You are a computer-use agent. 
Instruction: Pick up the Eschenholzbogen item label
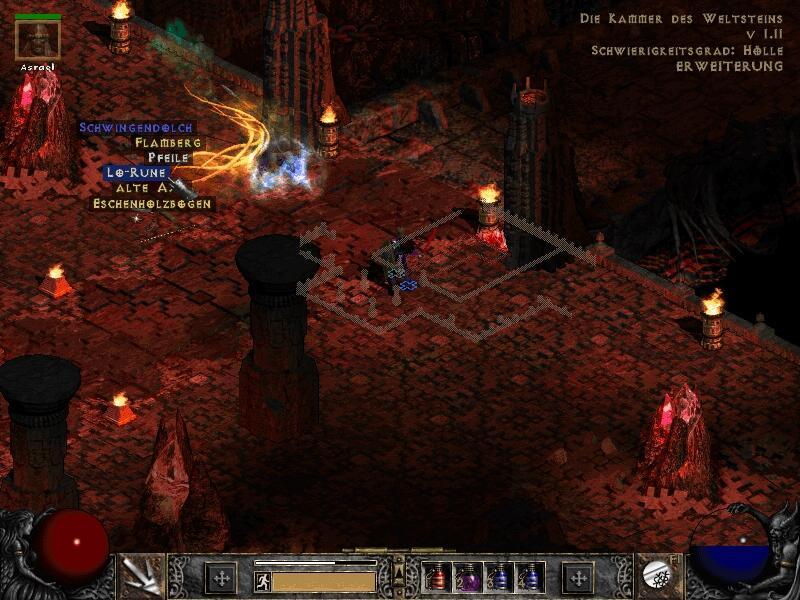coord(153,203)
